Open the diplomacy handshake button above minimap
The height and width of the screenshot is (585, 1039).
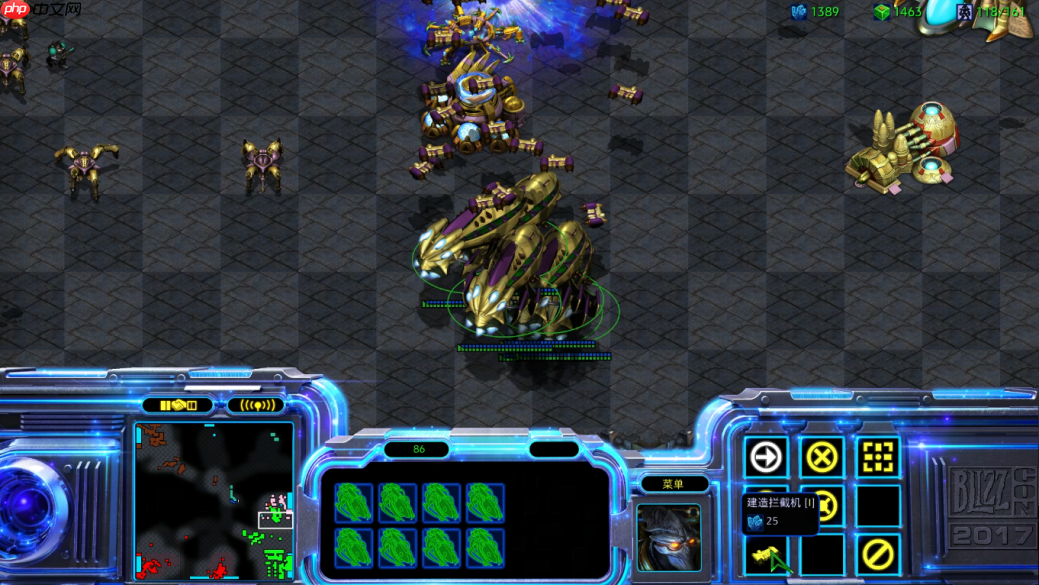[x=177, y=405]
